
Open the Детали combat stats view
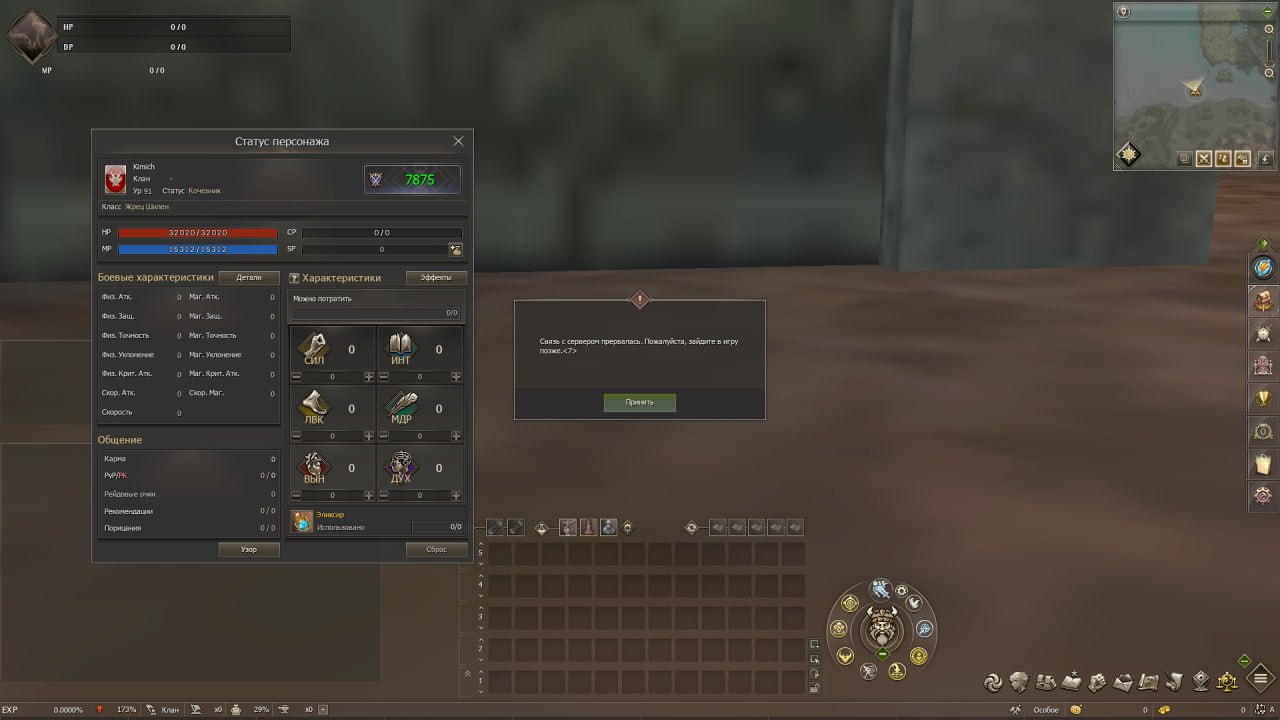(x=249, y=277)
